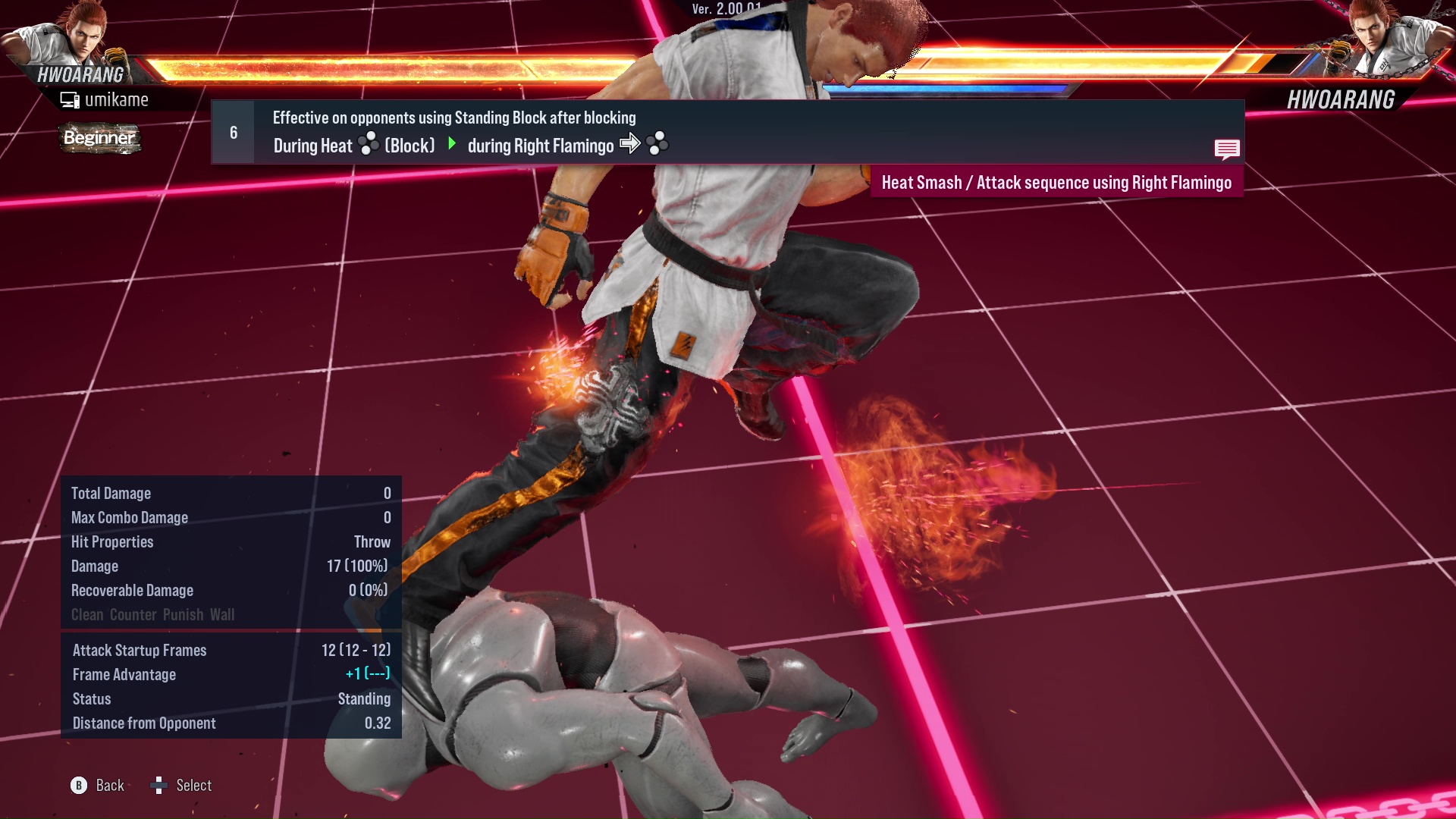Open the Heat Smash attack sequence banner
The image size is (1456, 819).
[1057, 182]
